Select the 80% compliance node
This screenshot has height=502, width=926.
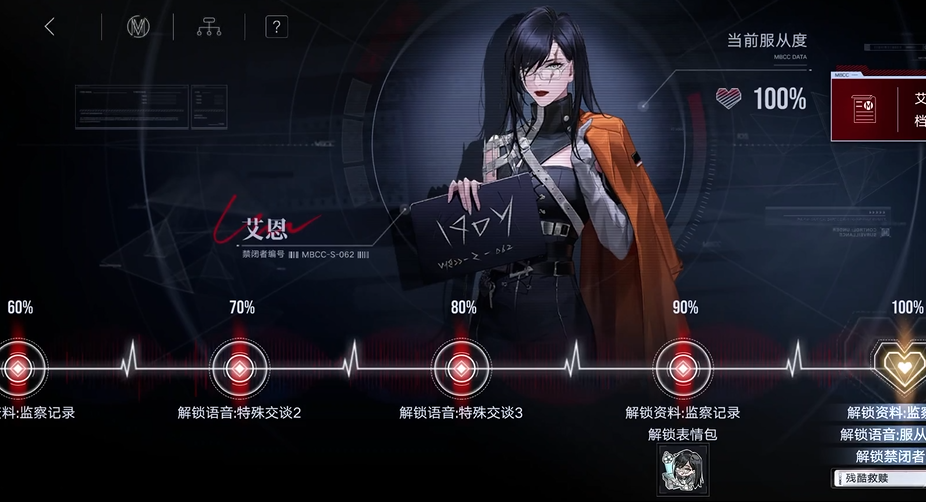point(462,369)
